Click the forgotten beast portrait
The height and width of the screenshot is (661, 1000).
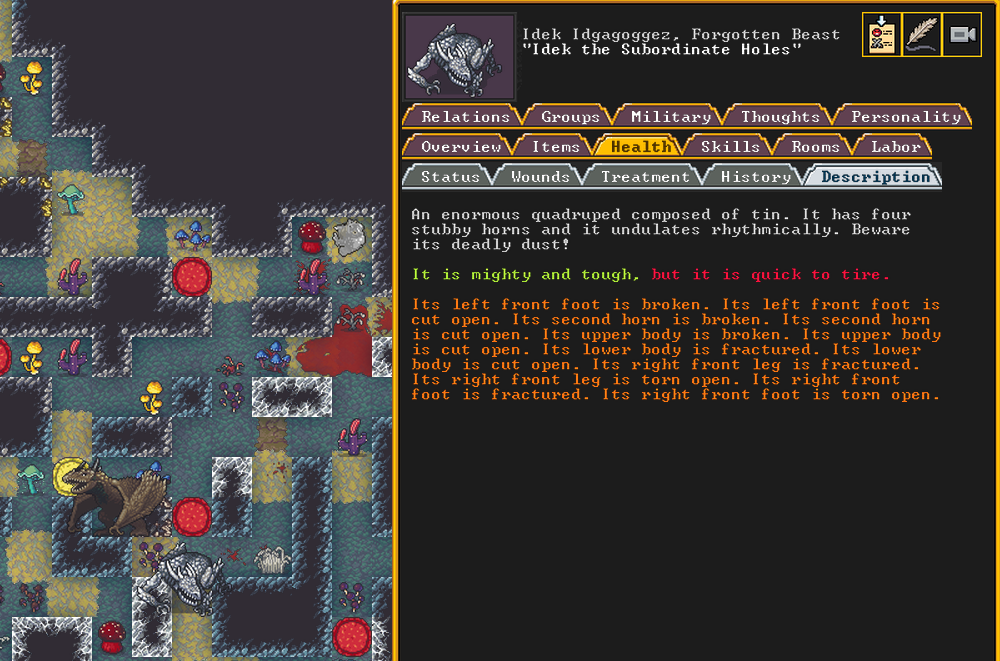[459, 57]
